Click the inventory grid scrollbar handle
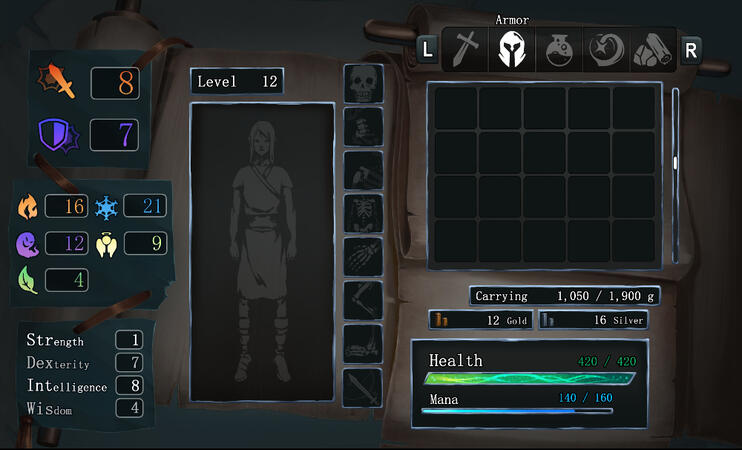The height and width of the screenshot is (450, 742). coord(676,162)
